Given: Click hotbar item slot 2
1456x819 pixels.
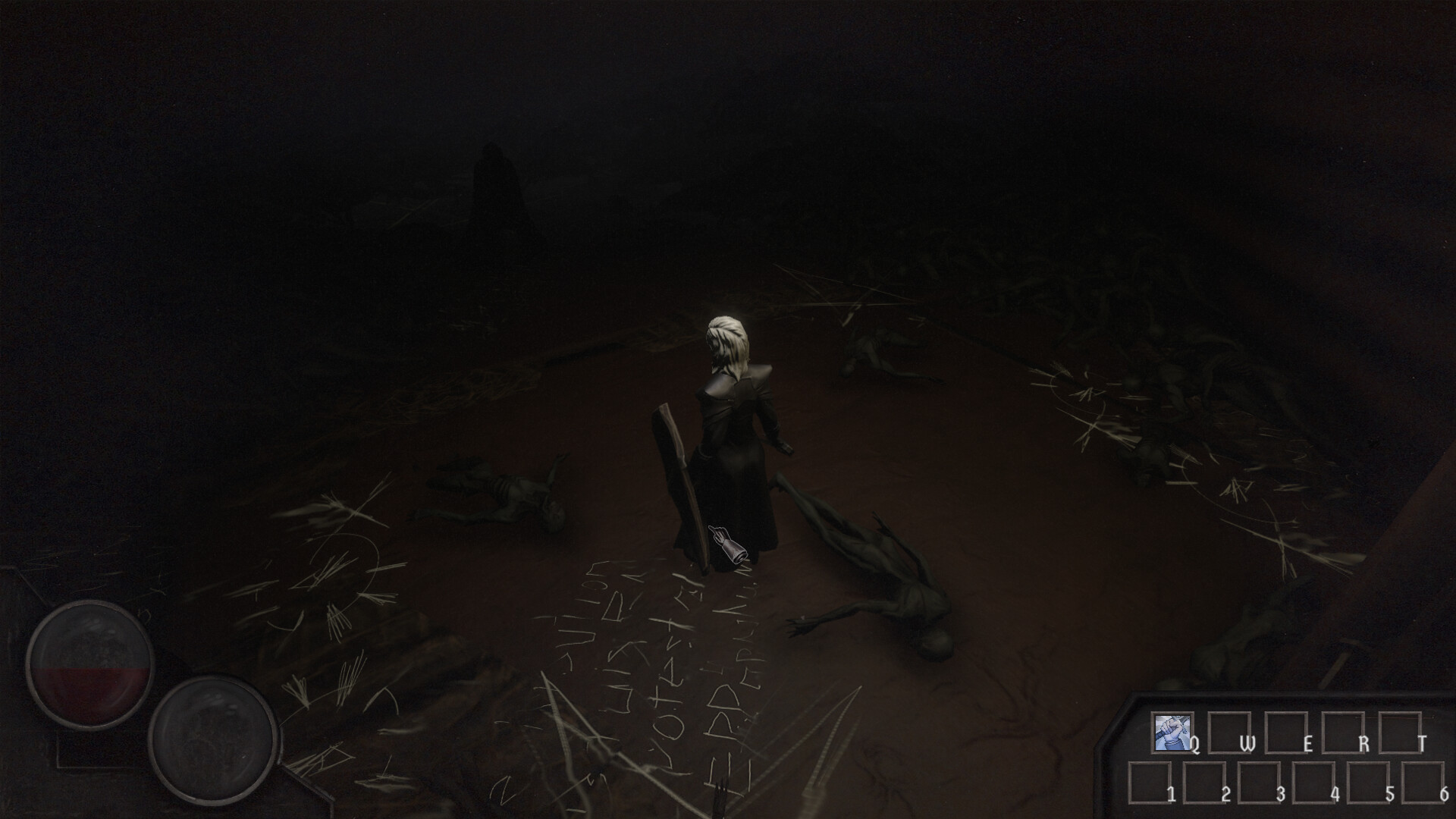Looking at the screenshot, I should pos(1204,782).
